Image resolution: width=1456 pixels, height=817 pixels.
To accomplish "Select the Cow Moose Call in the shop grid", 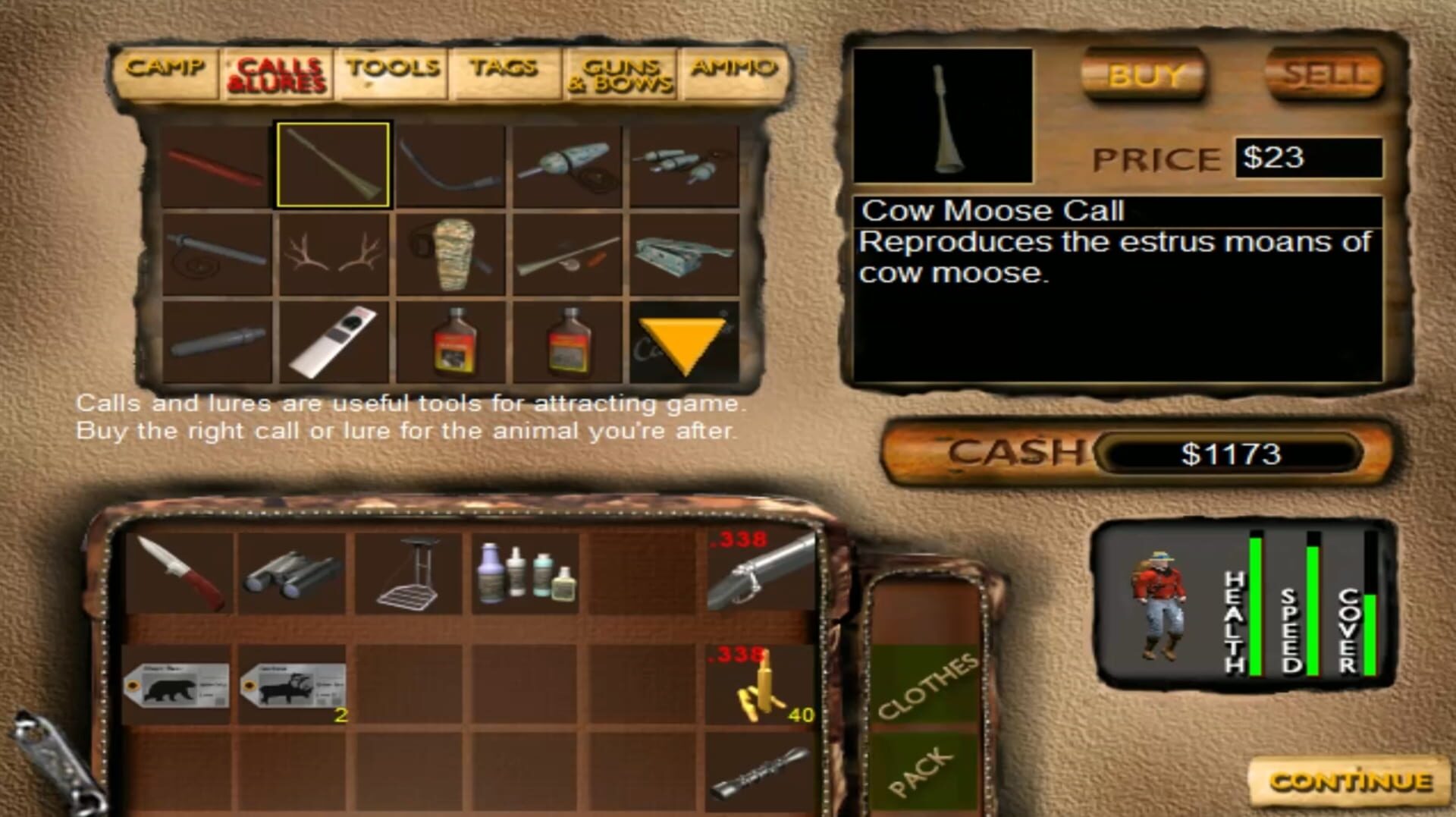I will pos(334,162).
